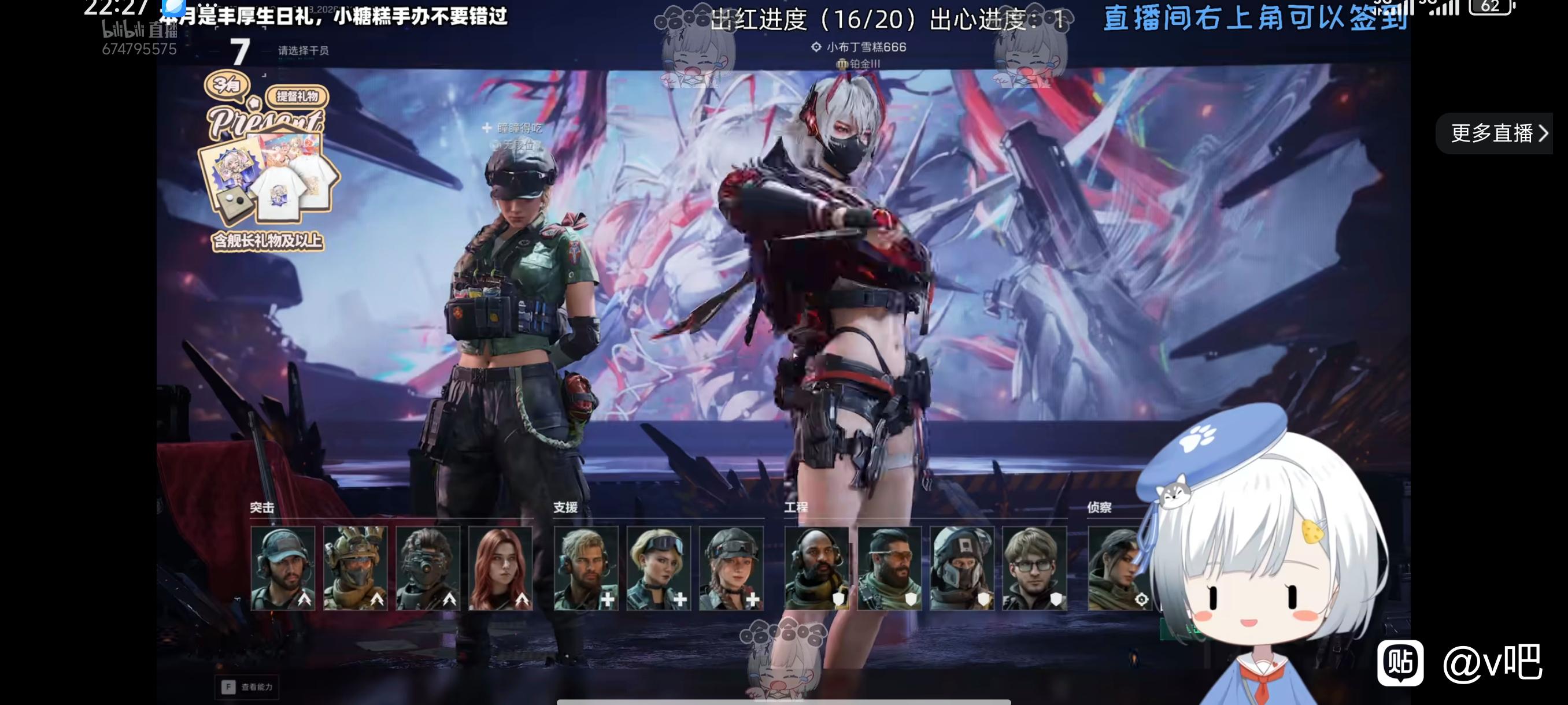The height and width of the screenshot is (705, 1568).
Task: Select the masked, helmeted engineer operator
Action: click(x=961, y=568)
